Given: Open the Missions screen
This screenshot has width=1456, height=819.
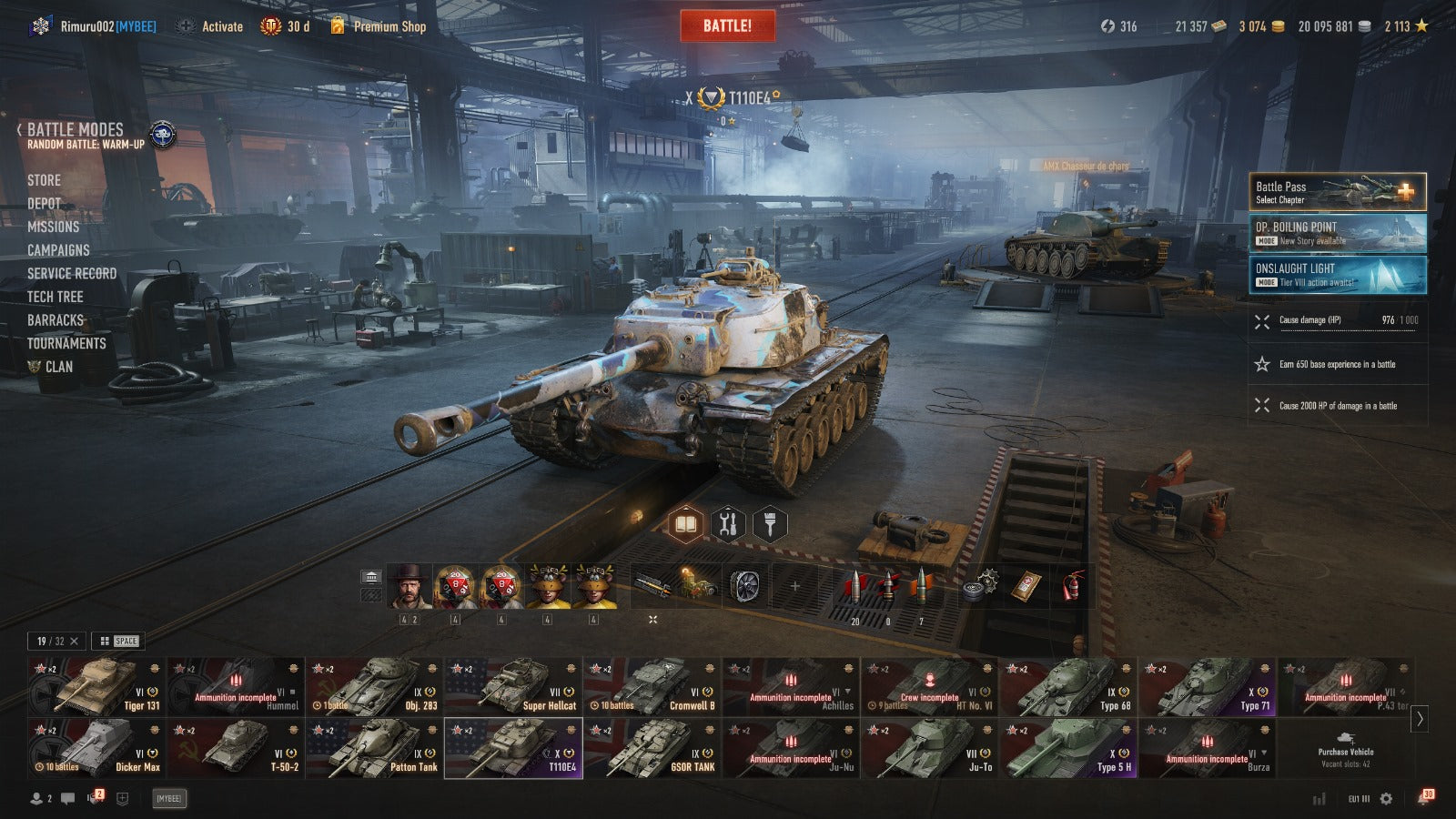Looking at the screenshot, I should pos(53,227).
